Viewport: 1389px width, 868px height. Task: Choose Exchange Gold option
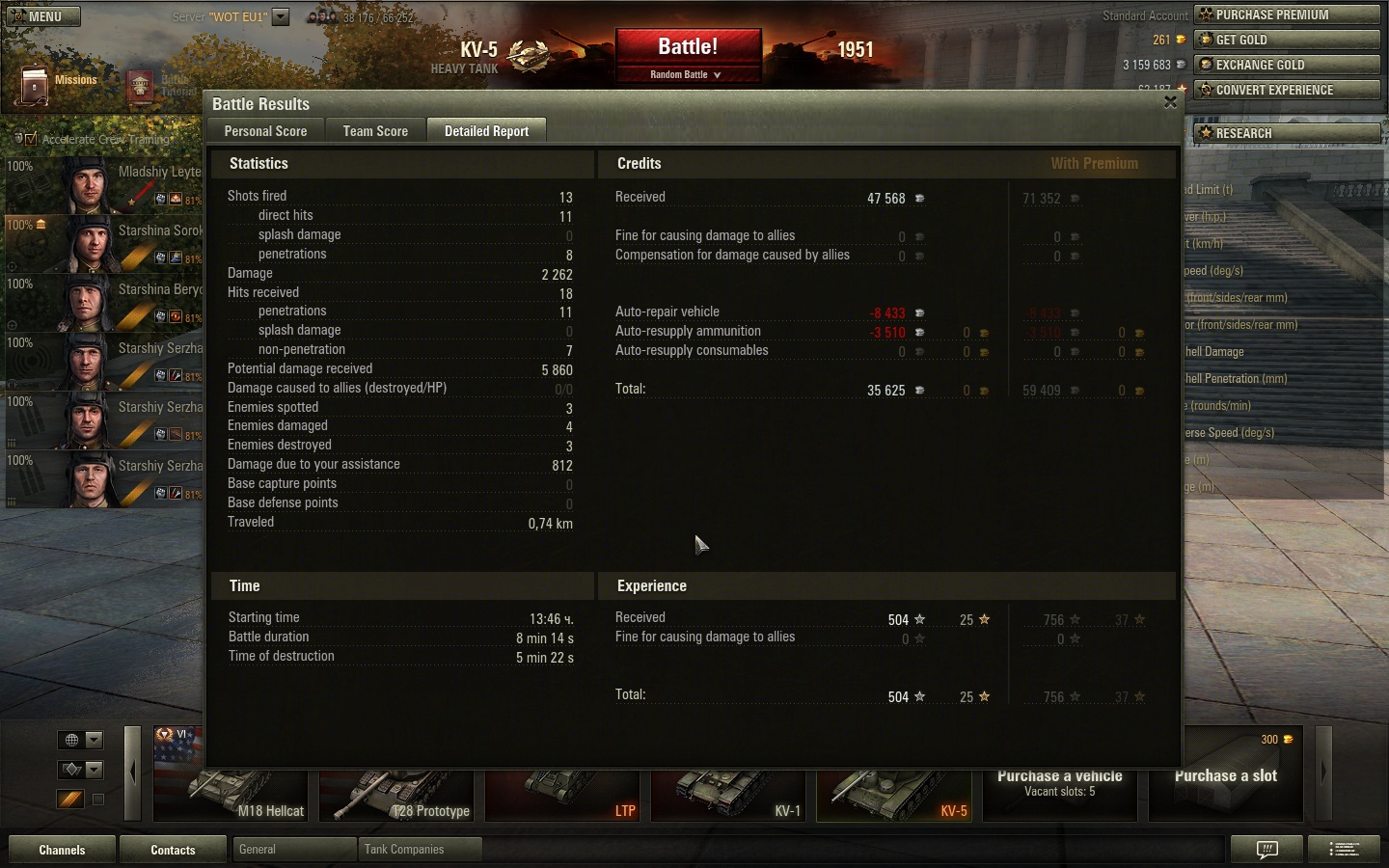click(x=1287, y=65)
